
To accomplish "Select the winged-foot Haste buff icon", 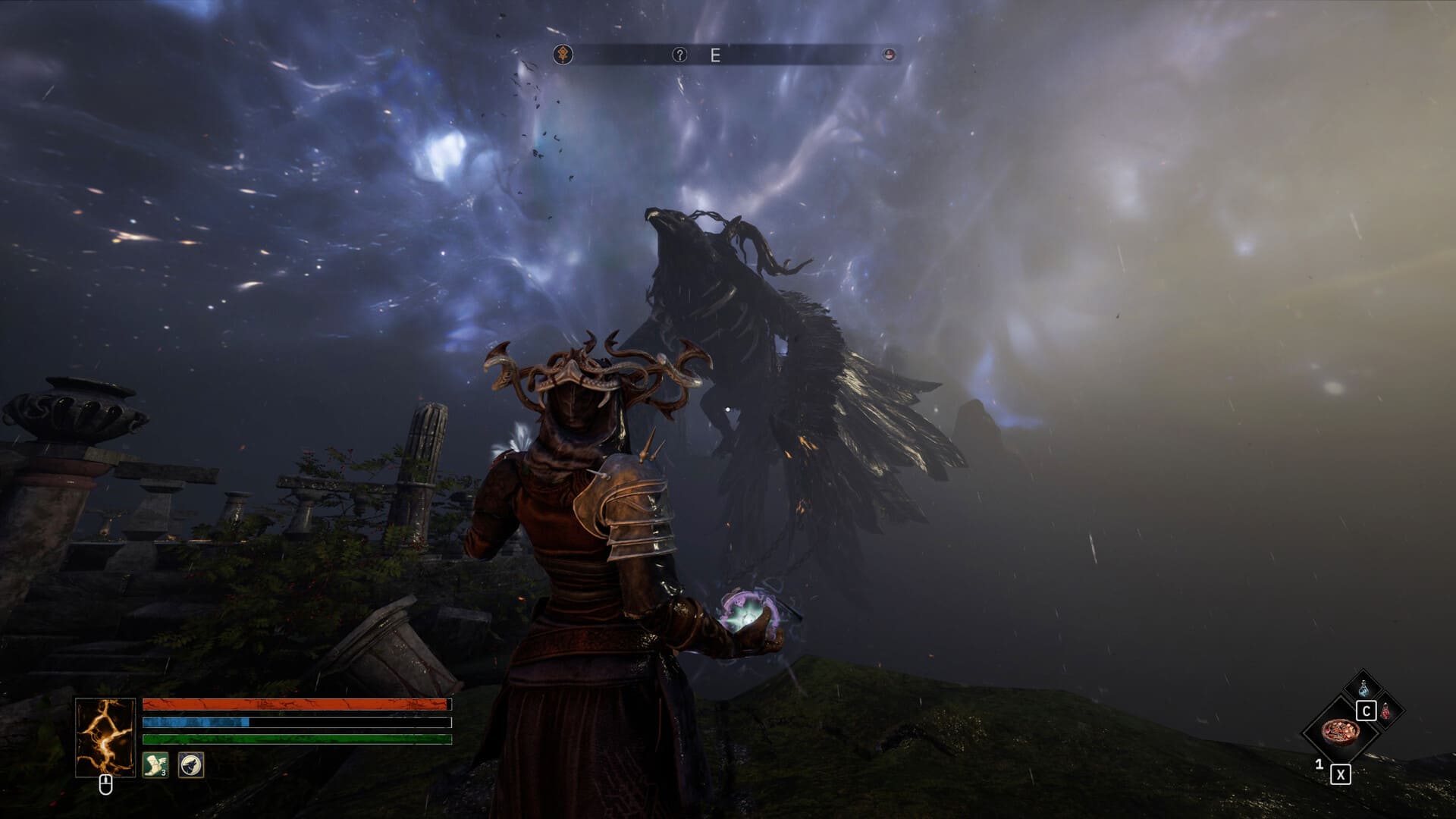I will tap(155, 764).
